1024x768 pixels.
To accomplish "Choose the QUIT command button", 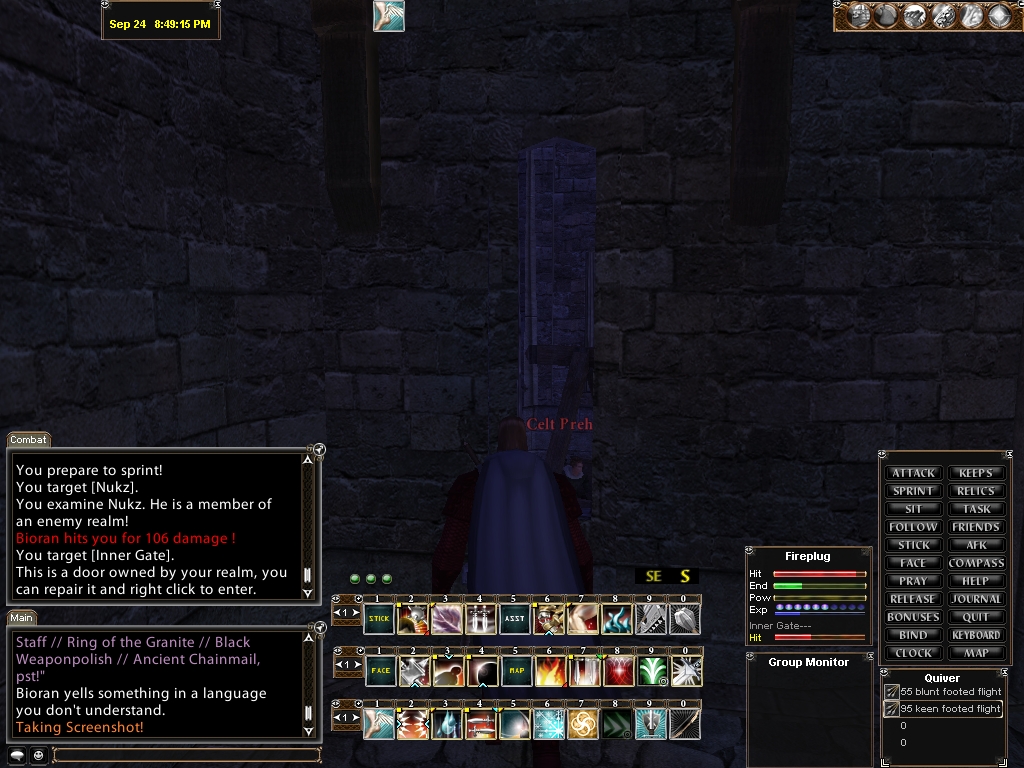I will coord(976,617).
